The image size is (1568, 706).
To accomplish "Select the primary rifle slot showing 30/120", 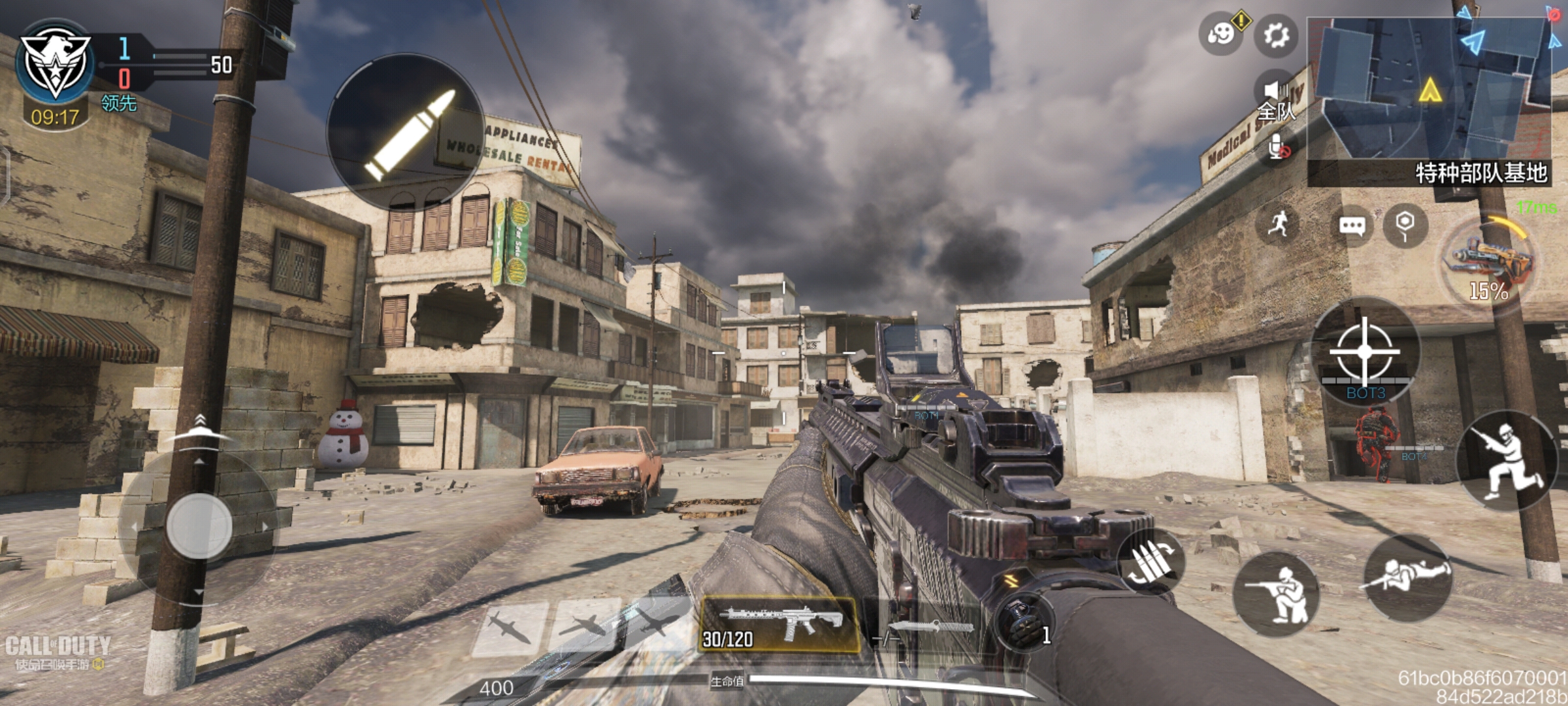I will tap(779, 624).
